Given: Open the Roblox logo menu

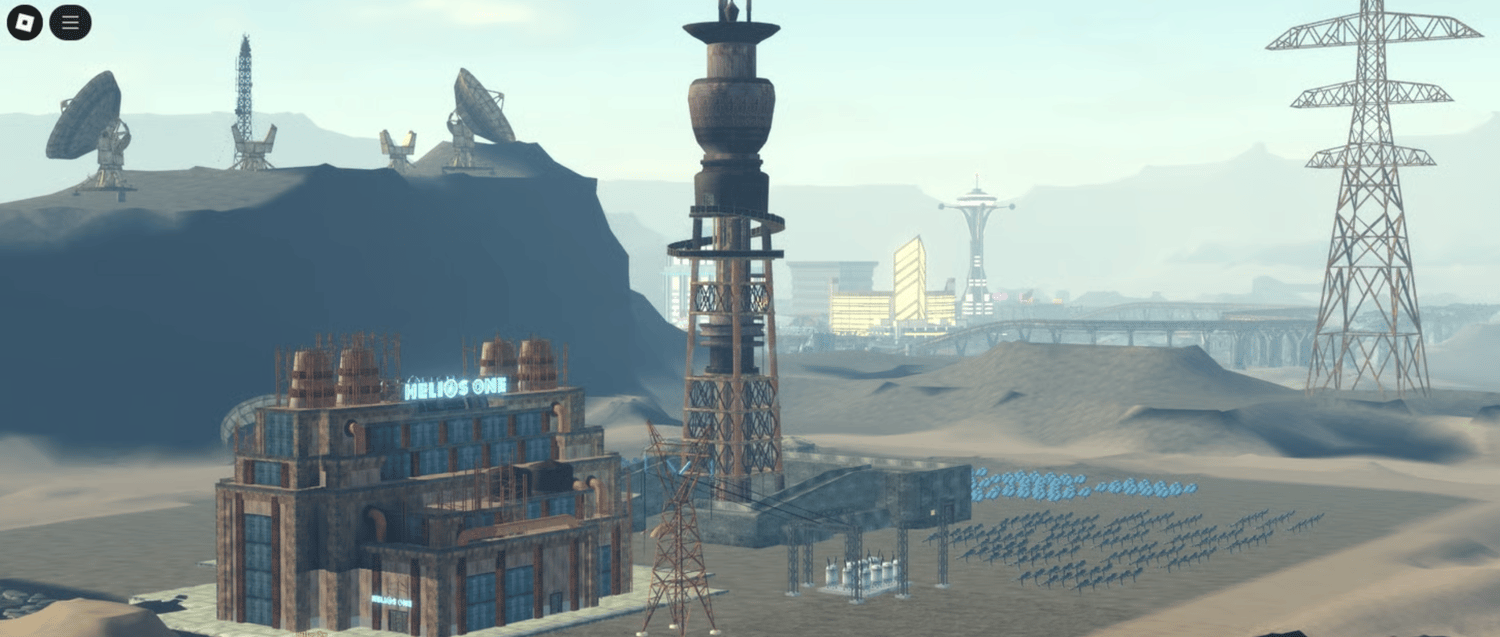Looking at the screenshot, I should pos(25,22).
